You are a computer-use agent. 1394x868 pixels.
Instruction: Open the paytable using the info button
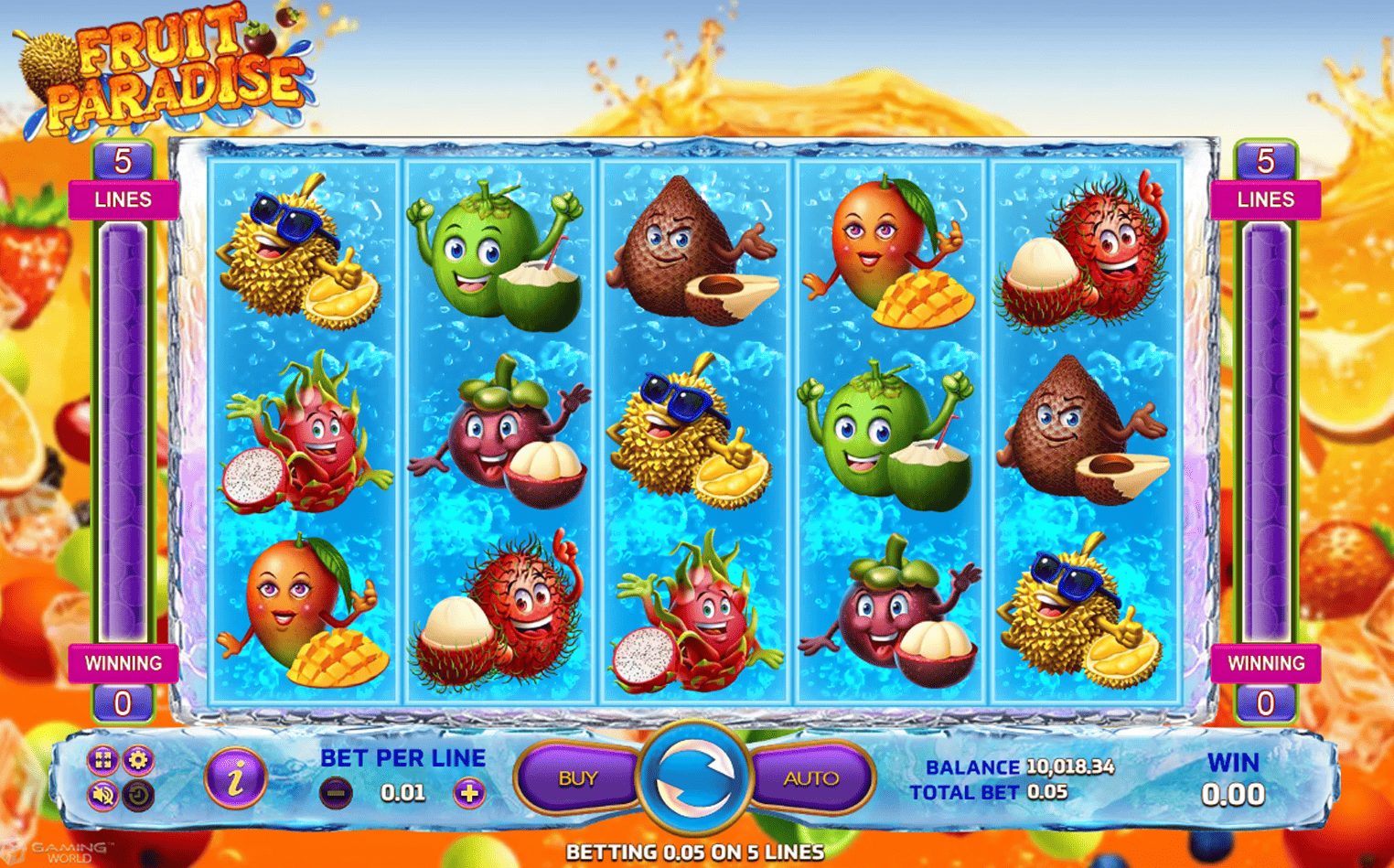231,777
